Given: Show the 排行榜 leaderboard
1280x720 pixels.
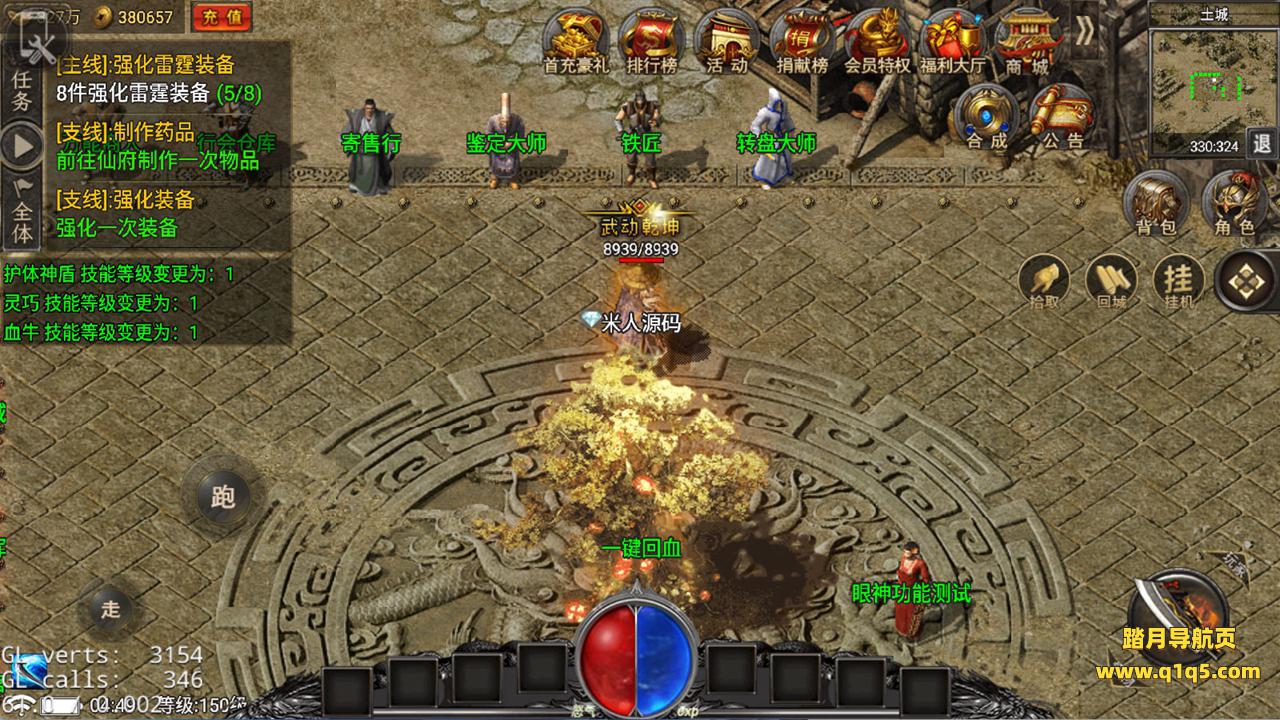Looking at the screenshot, I should point(651,40).
